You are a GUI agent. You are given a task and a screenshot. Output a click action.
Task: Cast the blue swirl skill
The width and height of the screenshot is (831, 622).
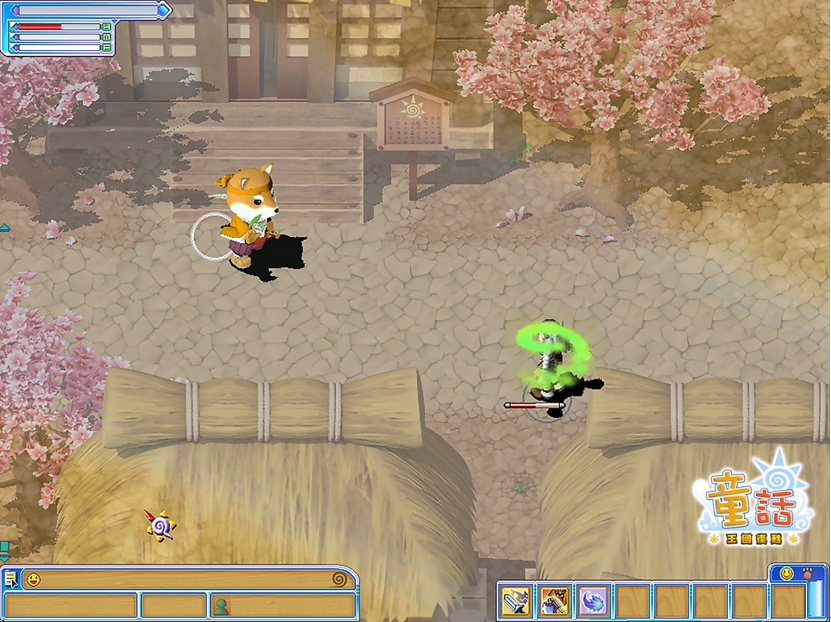(x=594, y=601)
